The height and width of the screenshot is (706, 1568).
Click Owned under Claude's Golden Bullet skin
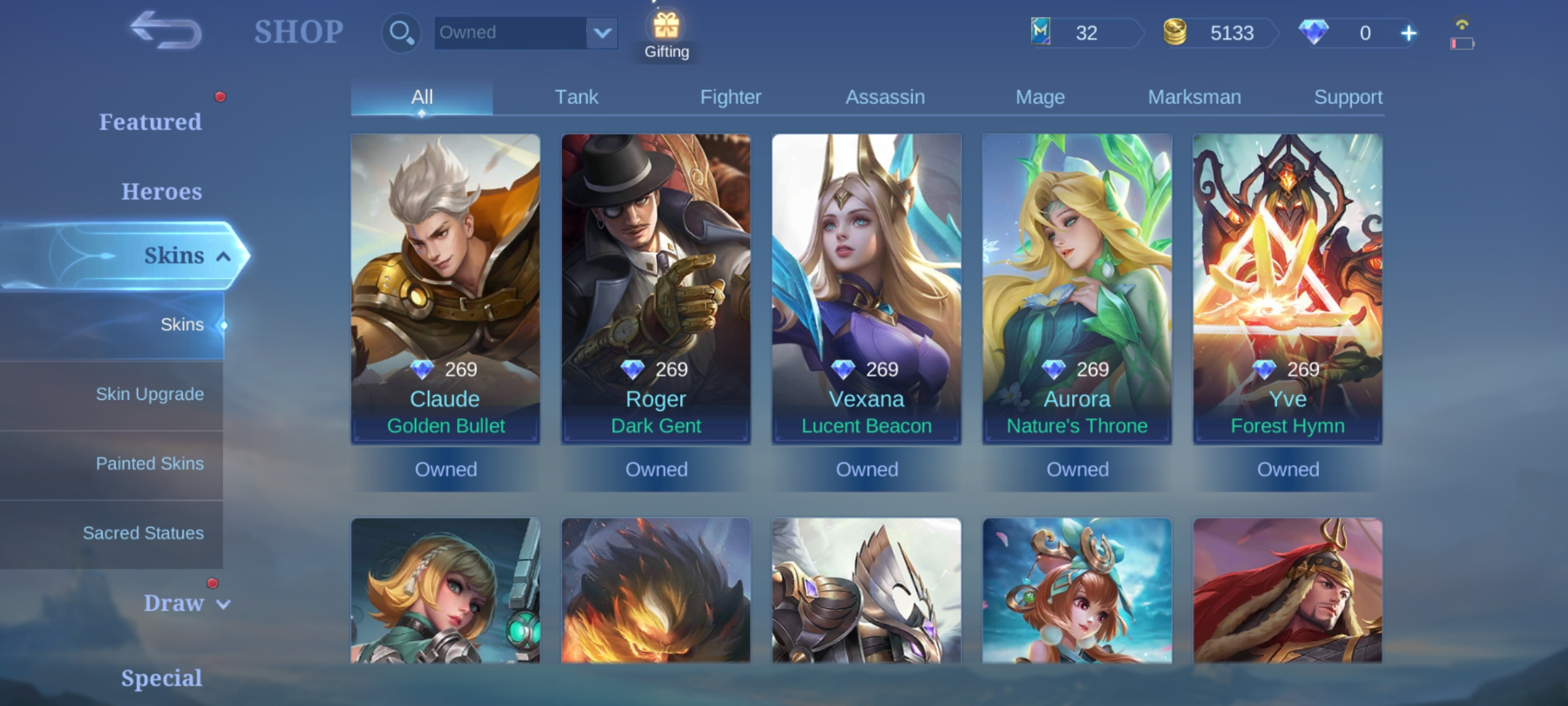pos(446,469)
